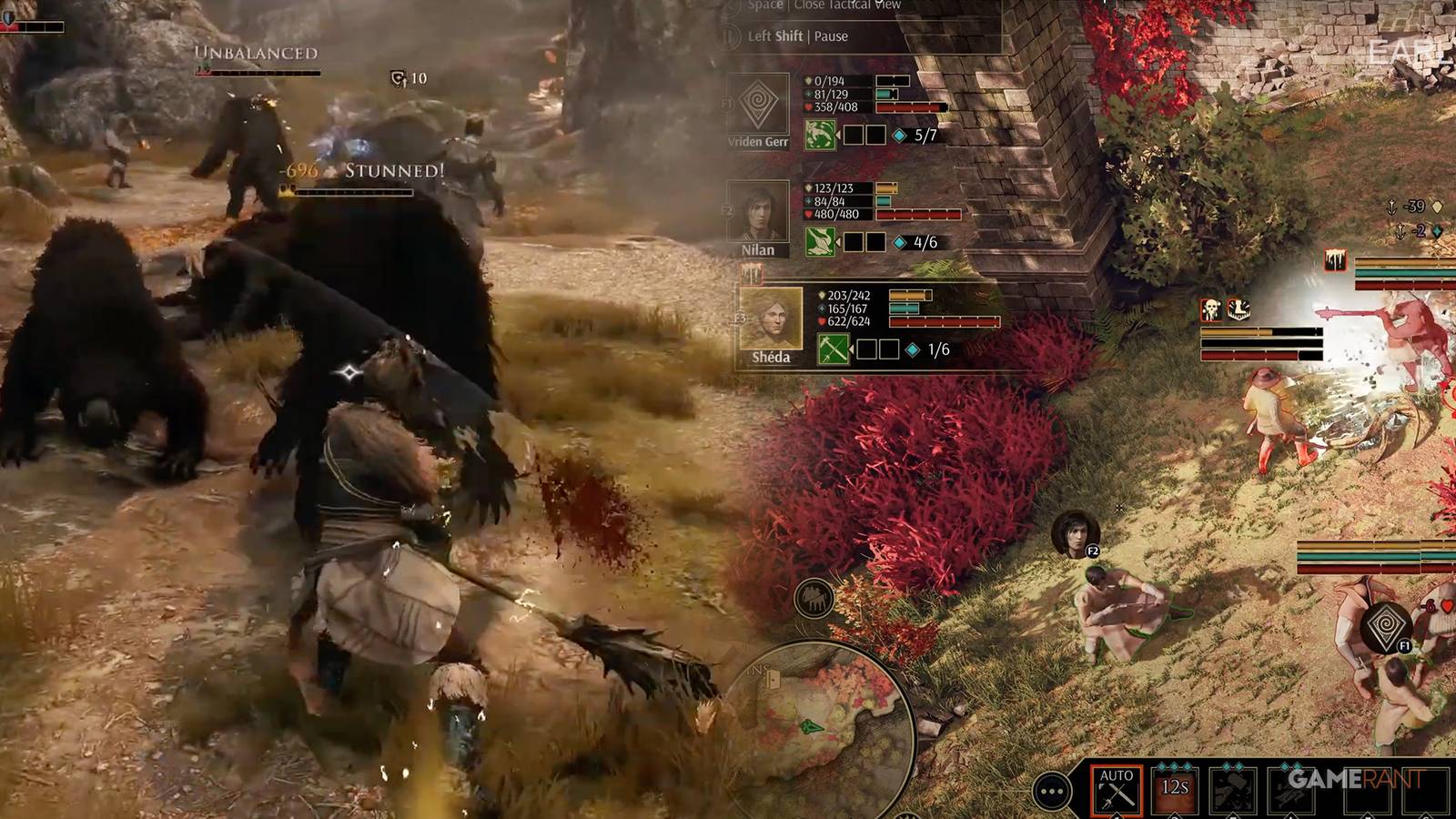
Task: Toggle AUTO attack mode on the hotbar
Action: pyautogui.click(x=1116, y=788)
